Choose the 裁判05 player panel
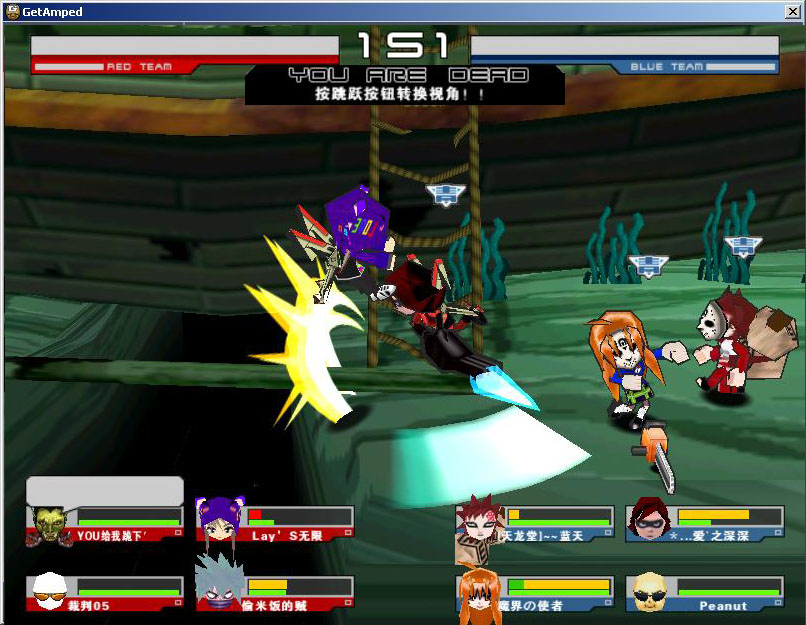This screenshot has height=625, width=806. [106, 593]
